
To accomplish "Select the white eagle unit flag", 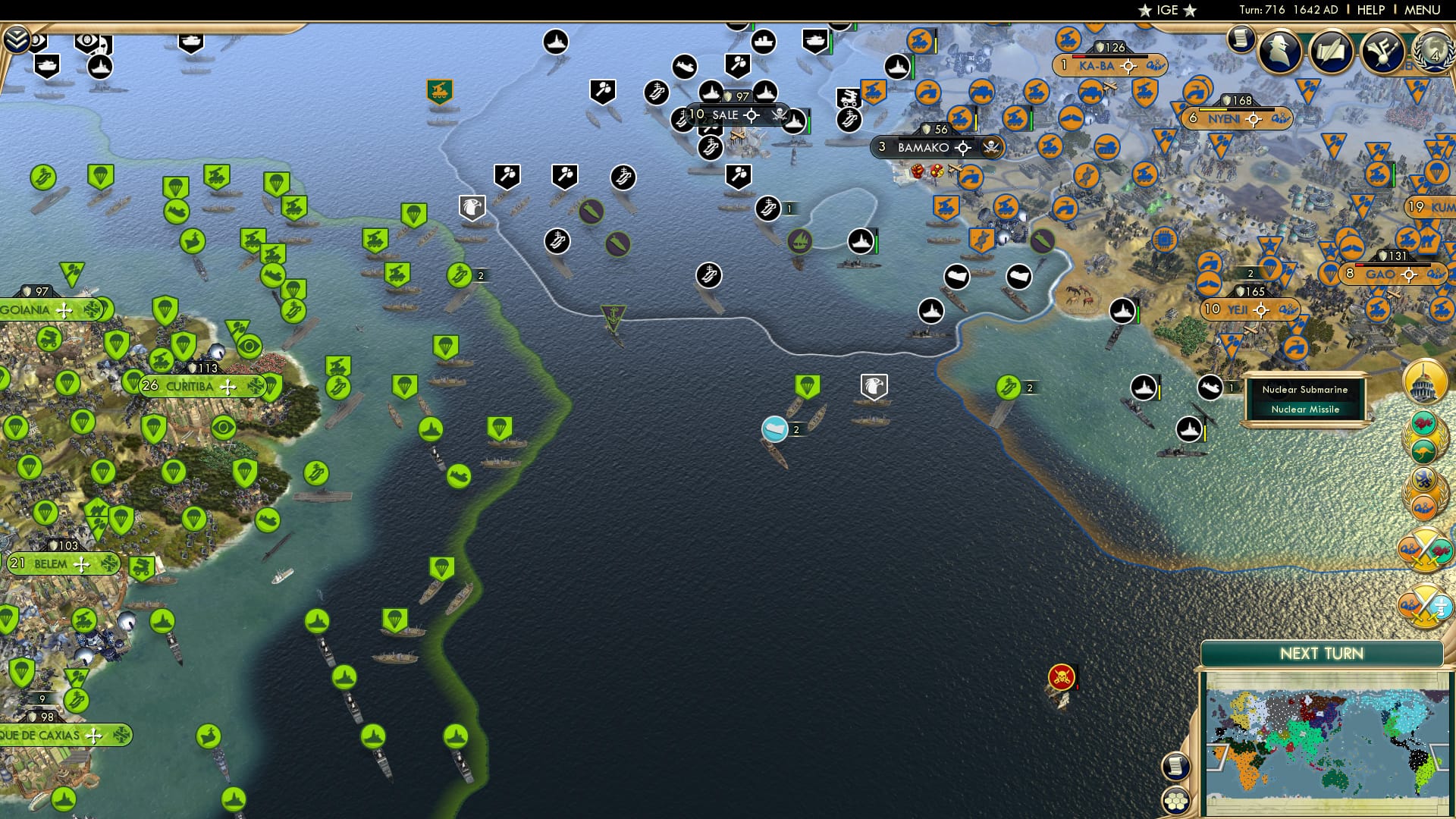I will tap(874, 386).
